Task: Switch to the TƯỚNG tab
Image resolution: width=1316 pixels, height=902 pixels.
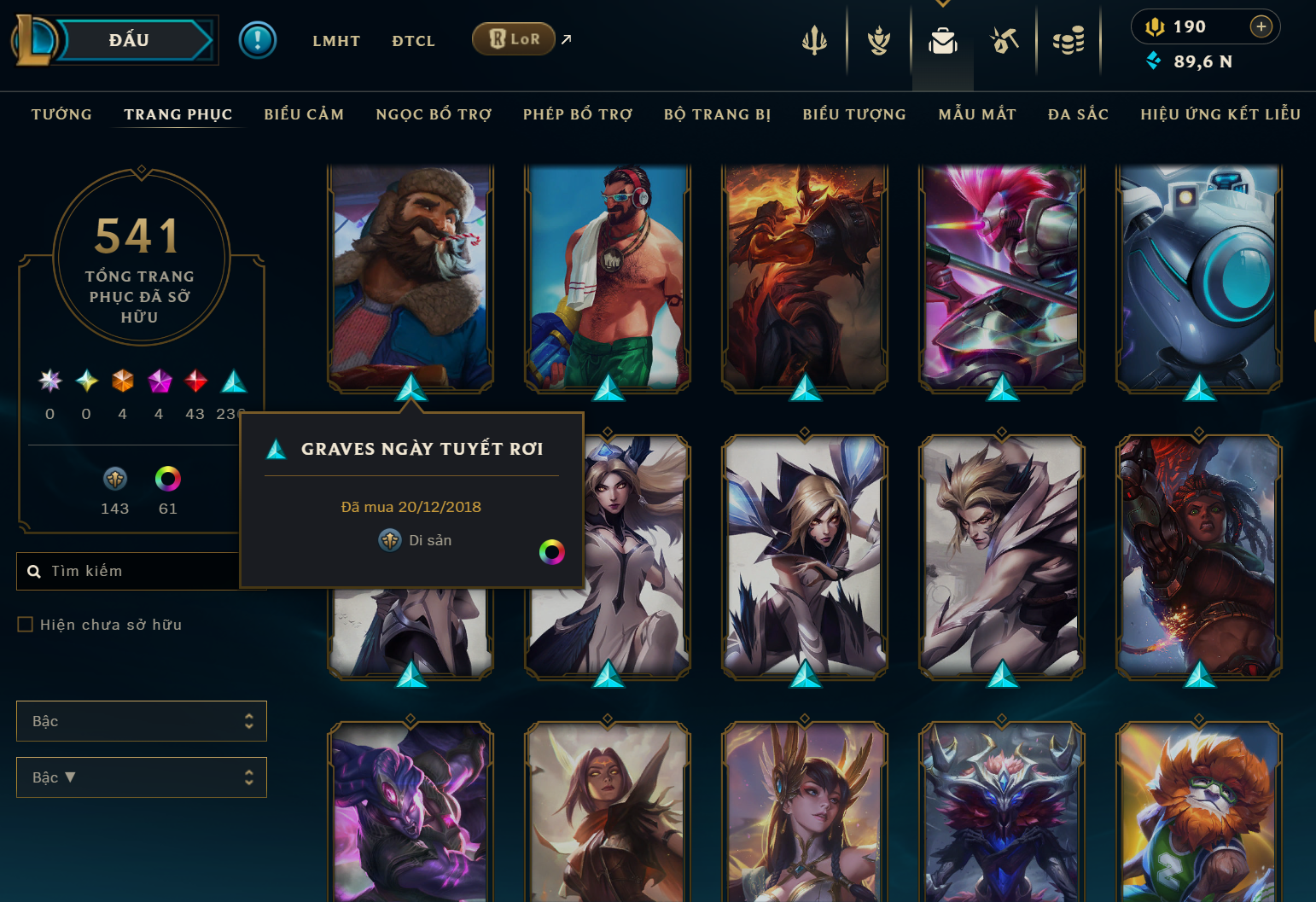Action: coord(61,114)
